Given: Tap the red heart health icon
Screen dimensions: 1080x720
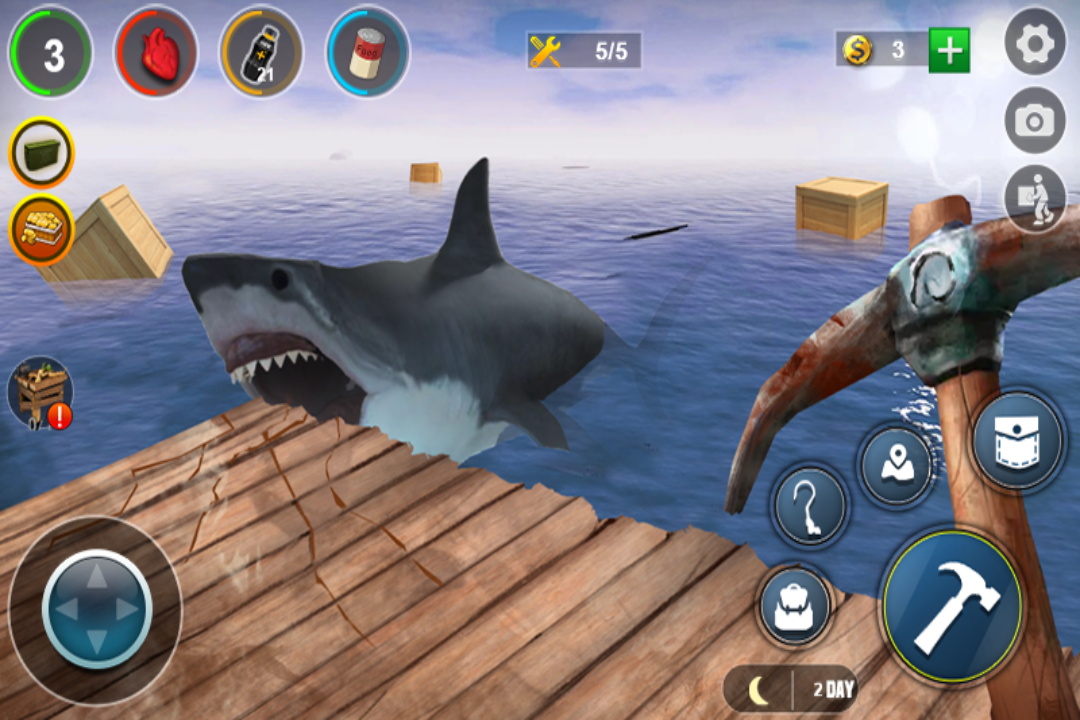Looking at the screenshot, I should tap(156, 52).
